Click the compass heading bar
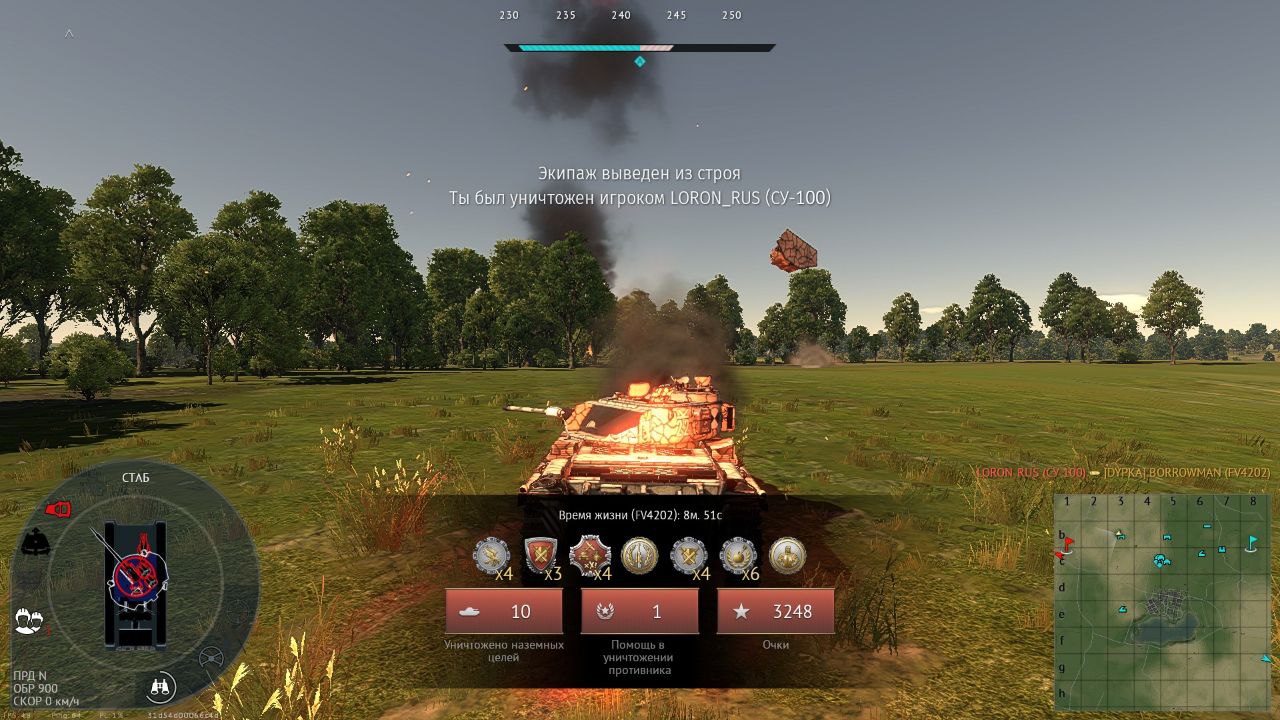Image resolution: width=1280 pixels, height=720 pixels. (640, 47)
